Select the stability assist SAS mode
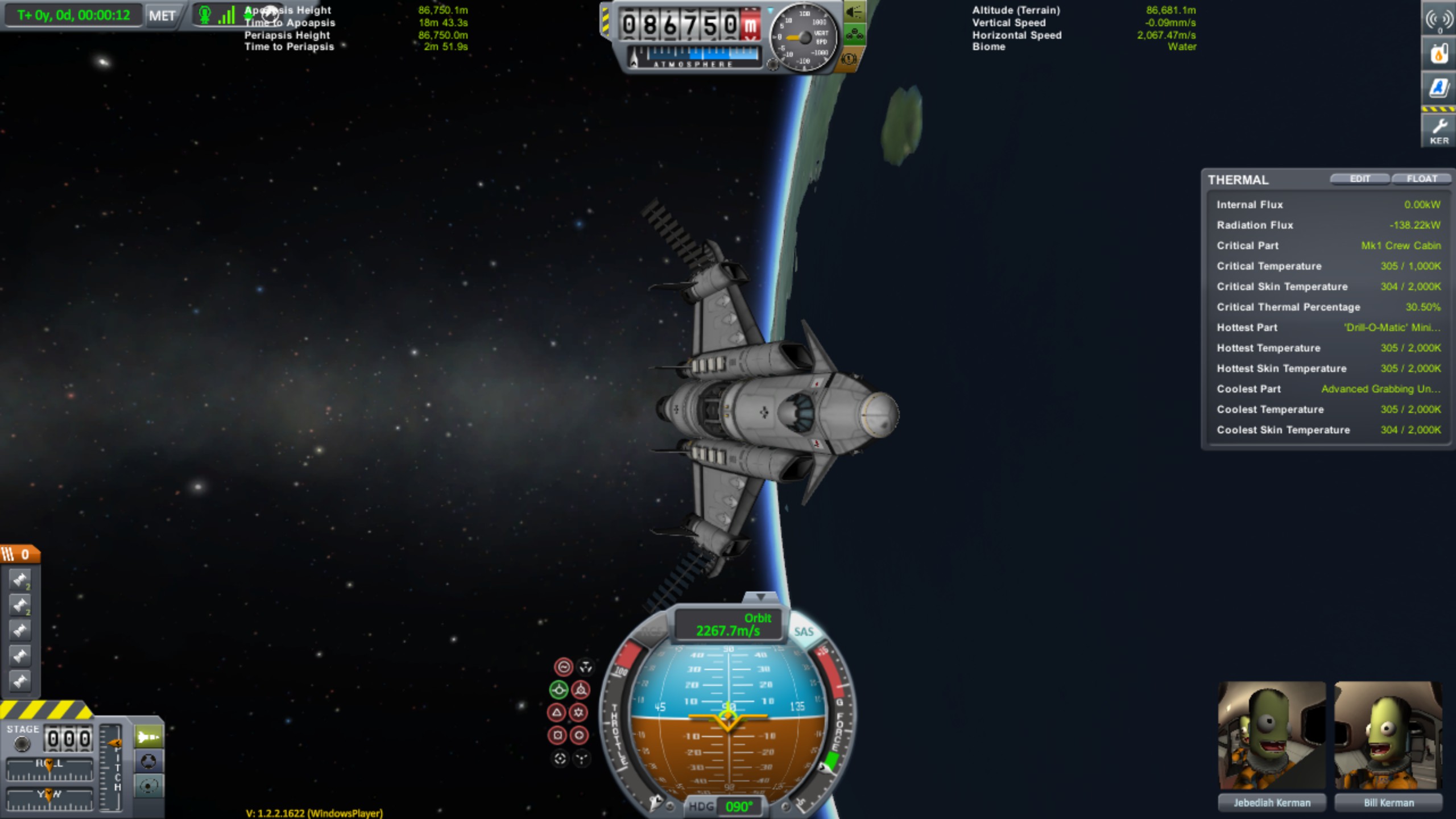 pos(563,667)
